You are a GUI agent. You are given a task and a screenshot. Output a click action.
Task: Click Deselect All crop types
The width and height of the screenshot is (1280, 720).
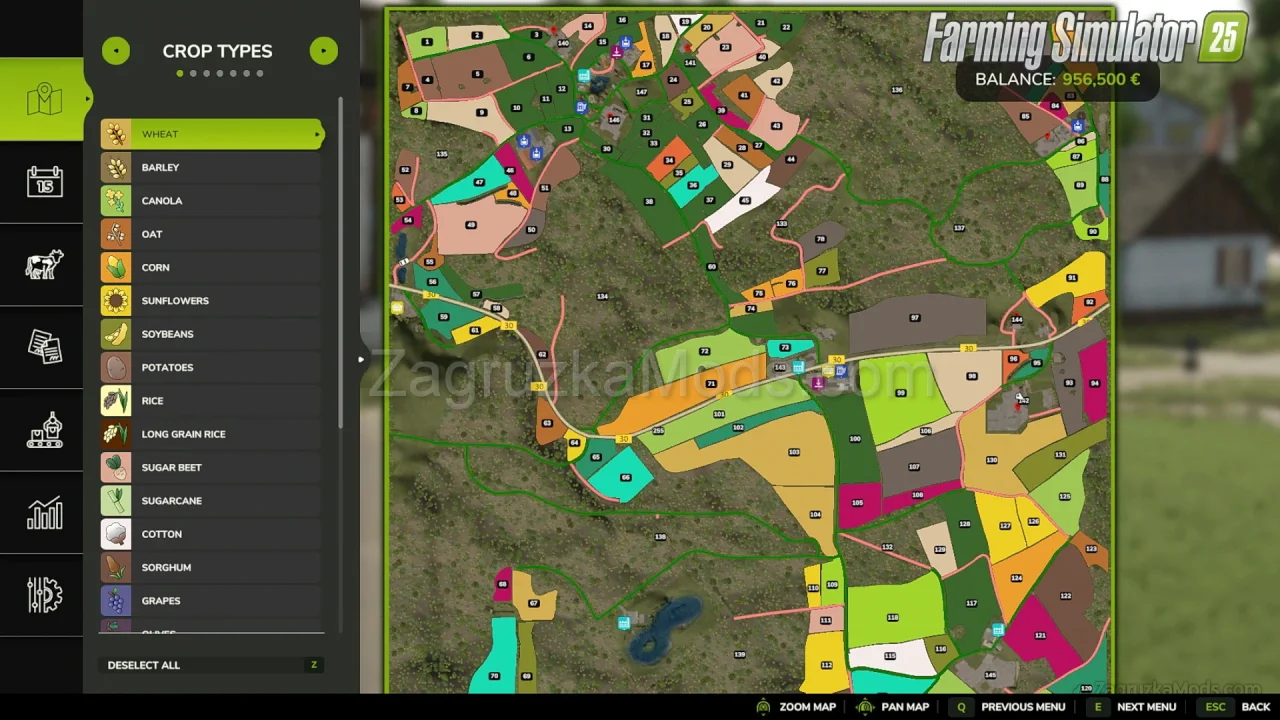tap(144, 665)
